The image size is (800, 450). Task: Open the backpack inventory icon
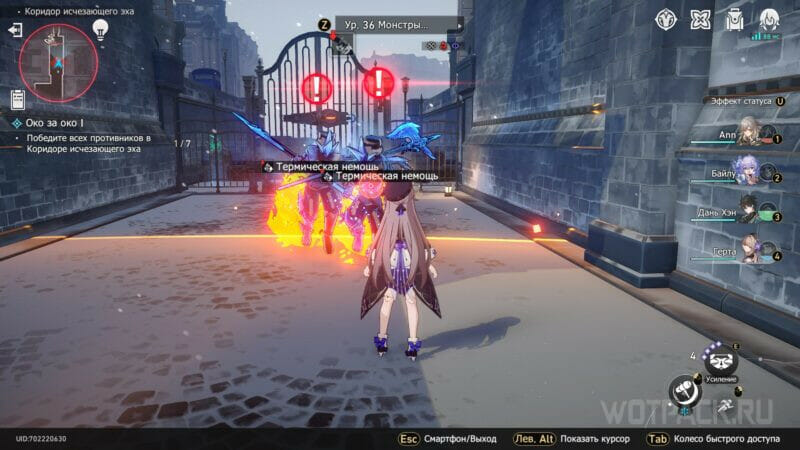[735, 19]
